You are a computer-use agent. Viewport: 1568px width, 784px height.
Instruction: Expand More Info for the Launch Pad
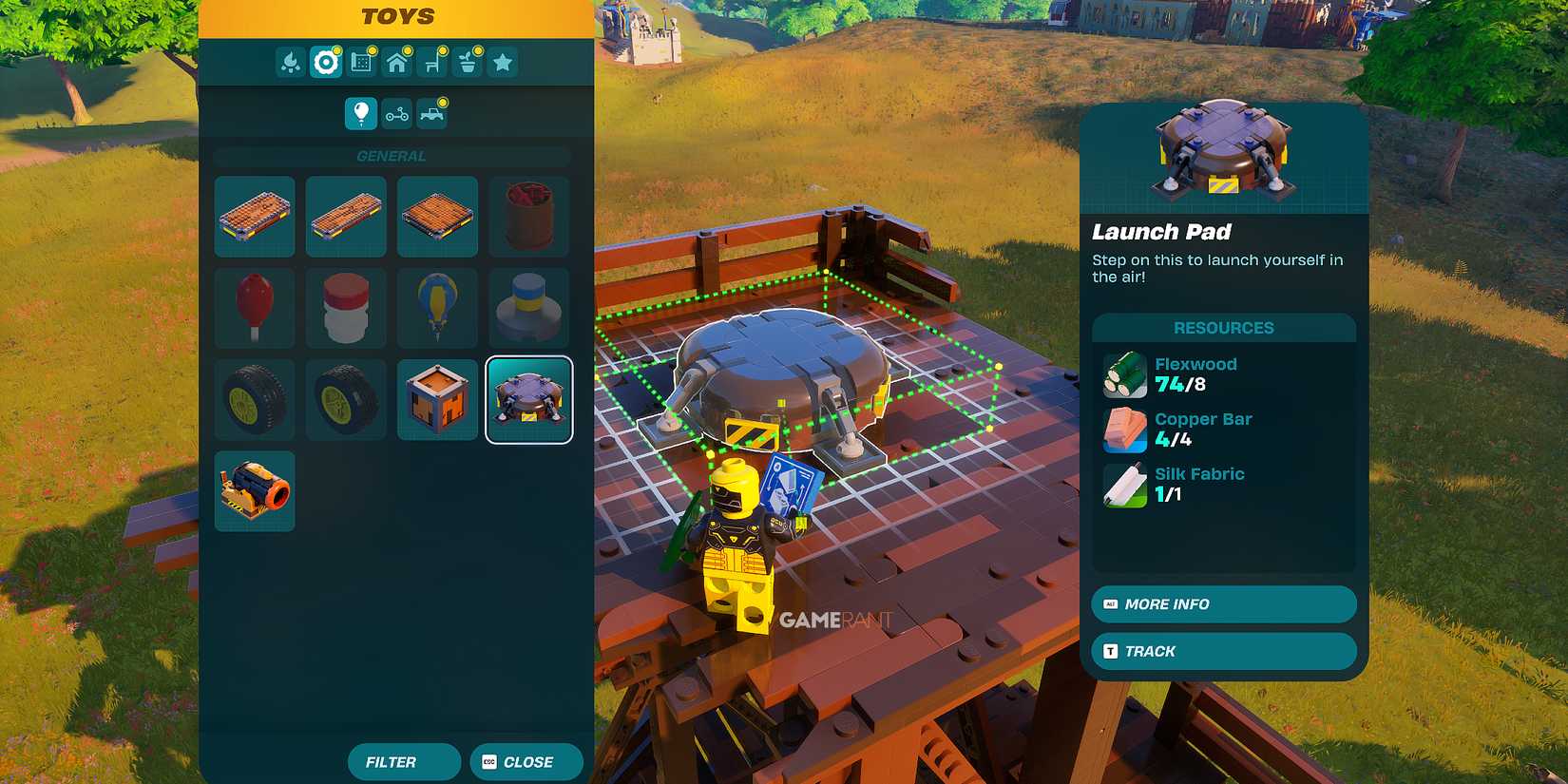[x=1222, y=604]
